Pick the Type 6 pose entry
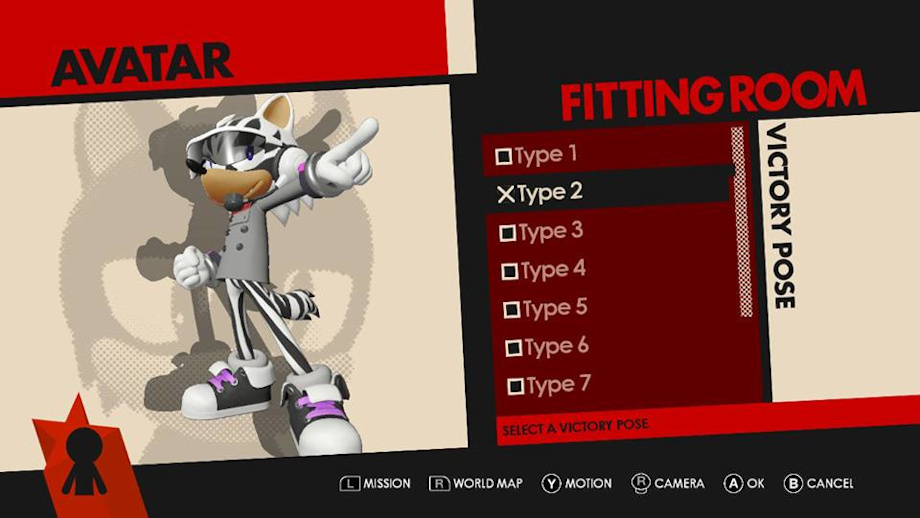Image resolution: width=920 pixels, height=518 pixels. (x=548, y=347)
